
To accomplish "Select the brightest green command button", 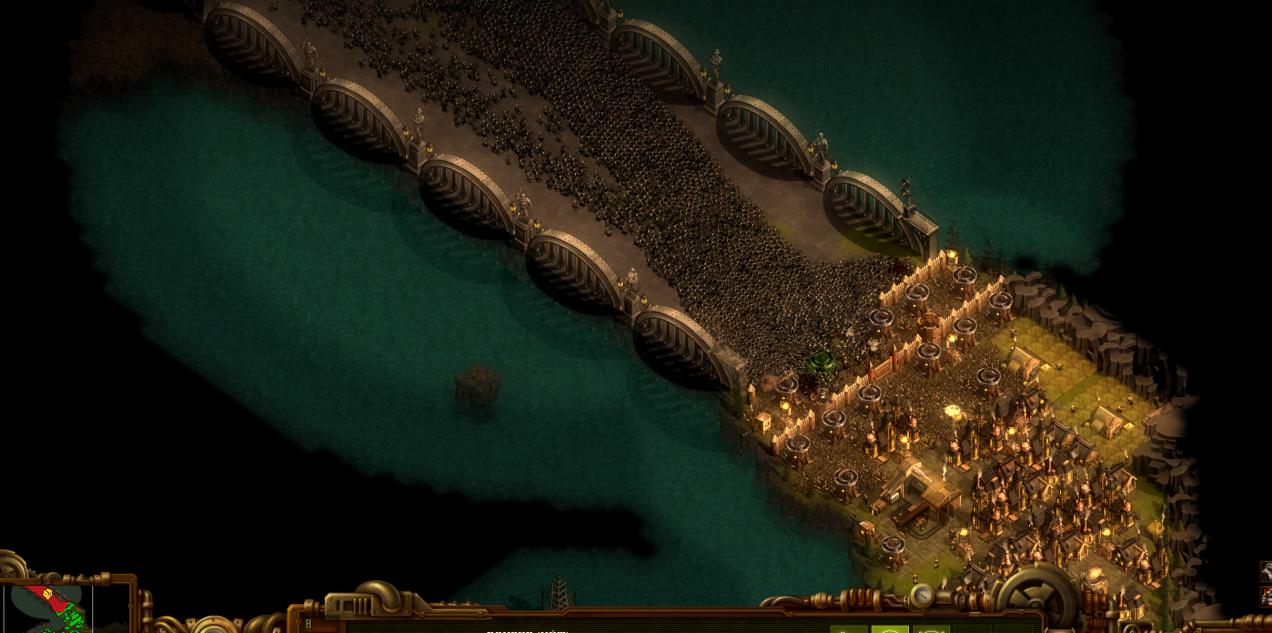I will click(x=889, y=628).
